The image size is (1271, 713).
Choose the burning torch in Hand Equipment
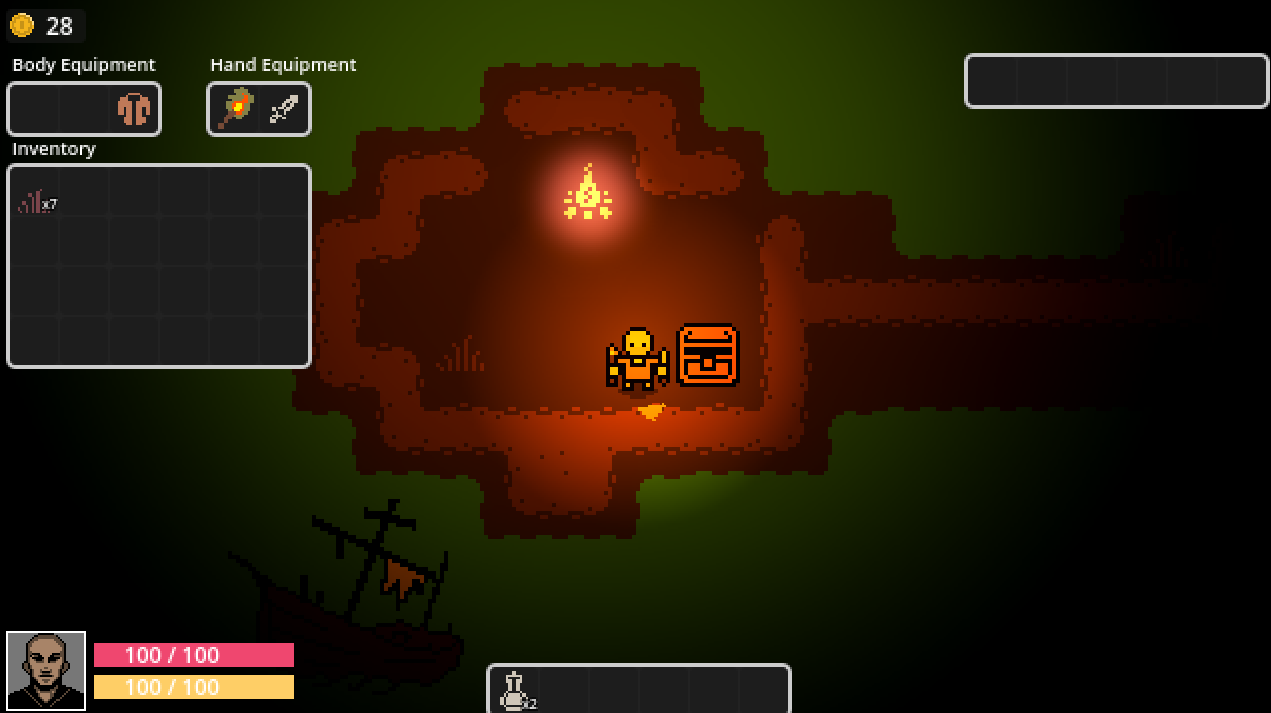click(x=235, y=109)
